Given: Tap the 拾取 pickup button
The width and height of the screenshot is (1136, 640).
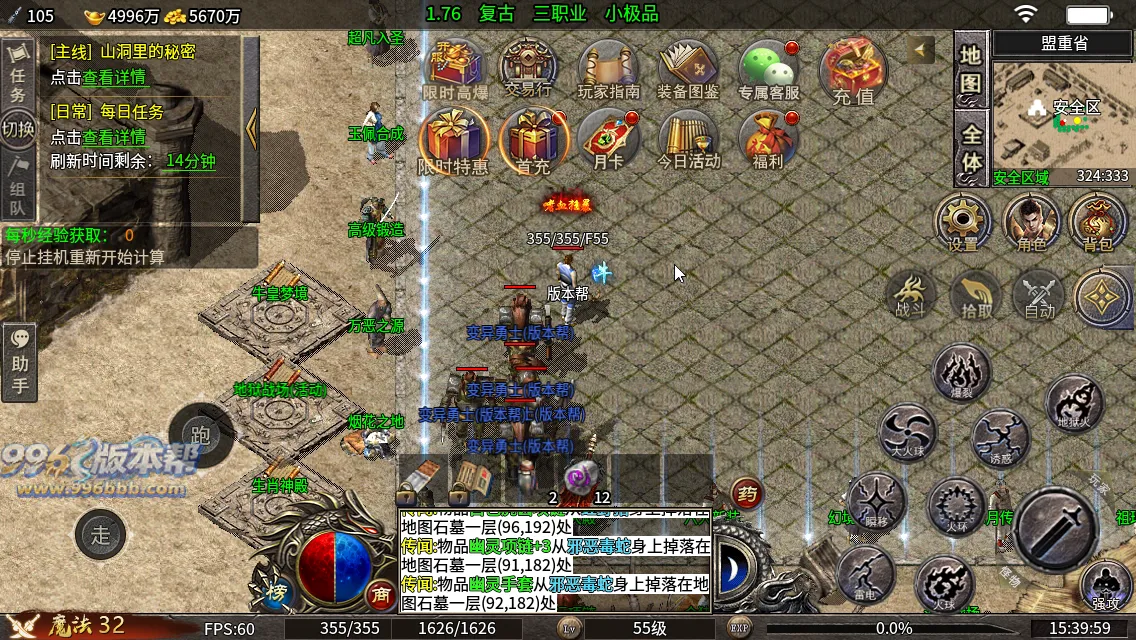Looking at the screenshot, I should (976, 295).
